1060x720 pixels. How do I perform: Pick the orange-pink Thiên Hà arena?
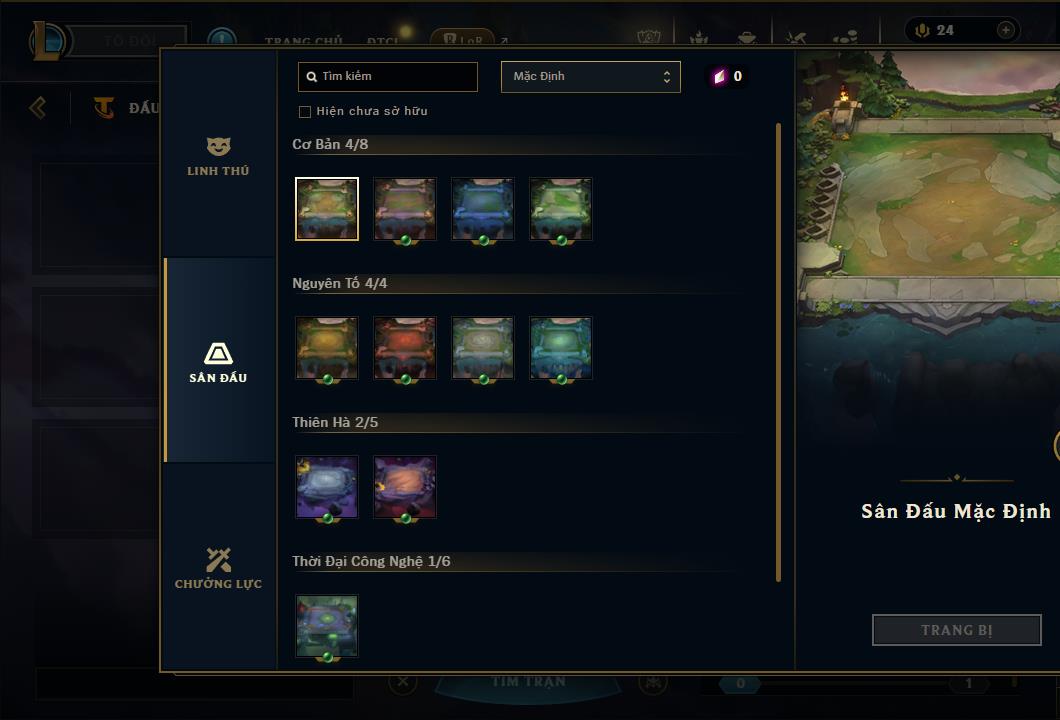pos(405,487)
